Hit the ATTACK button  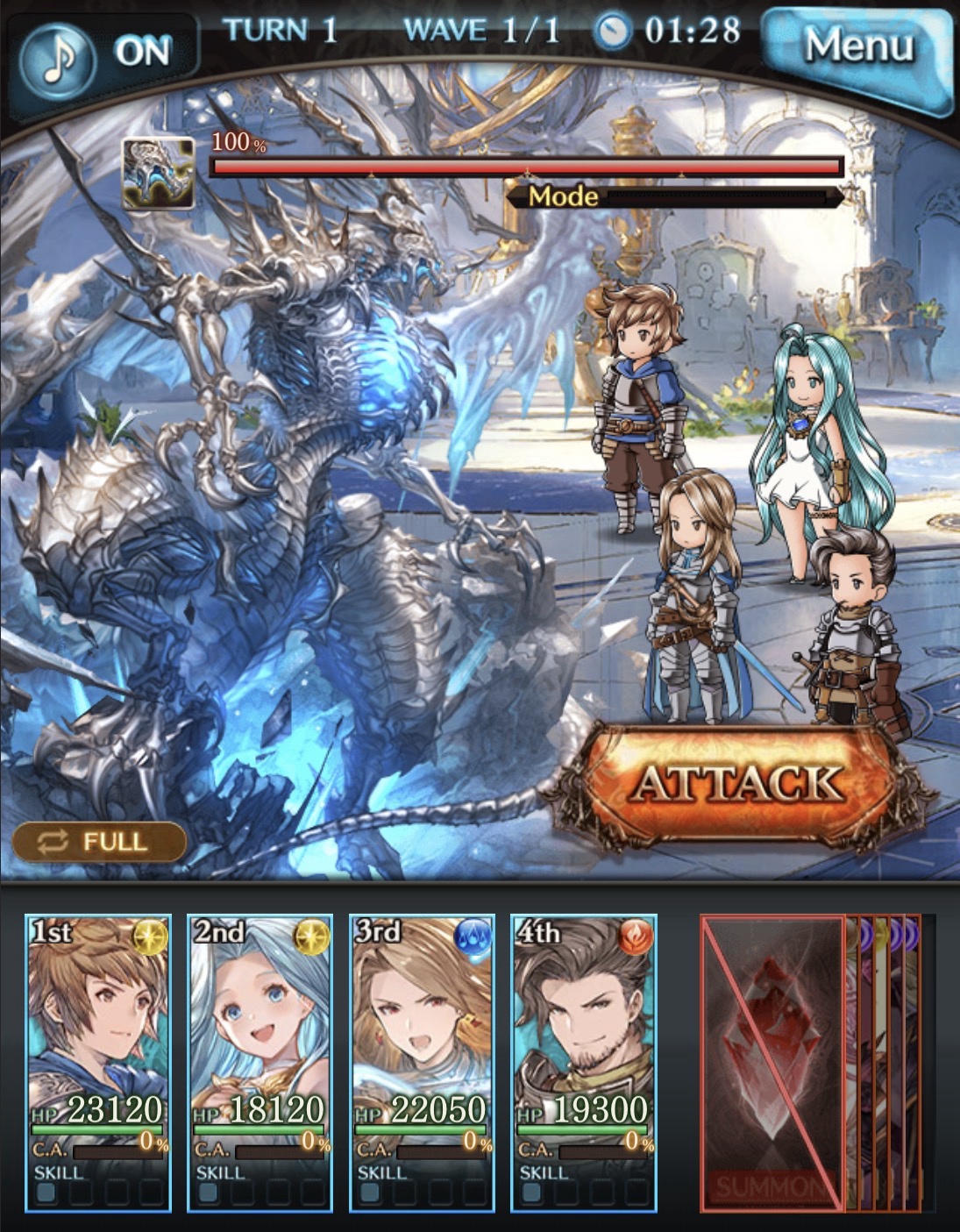tap(738, 783)
